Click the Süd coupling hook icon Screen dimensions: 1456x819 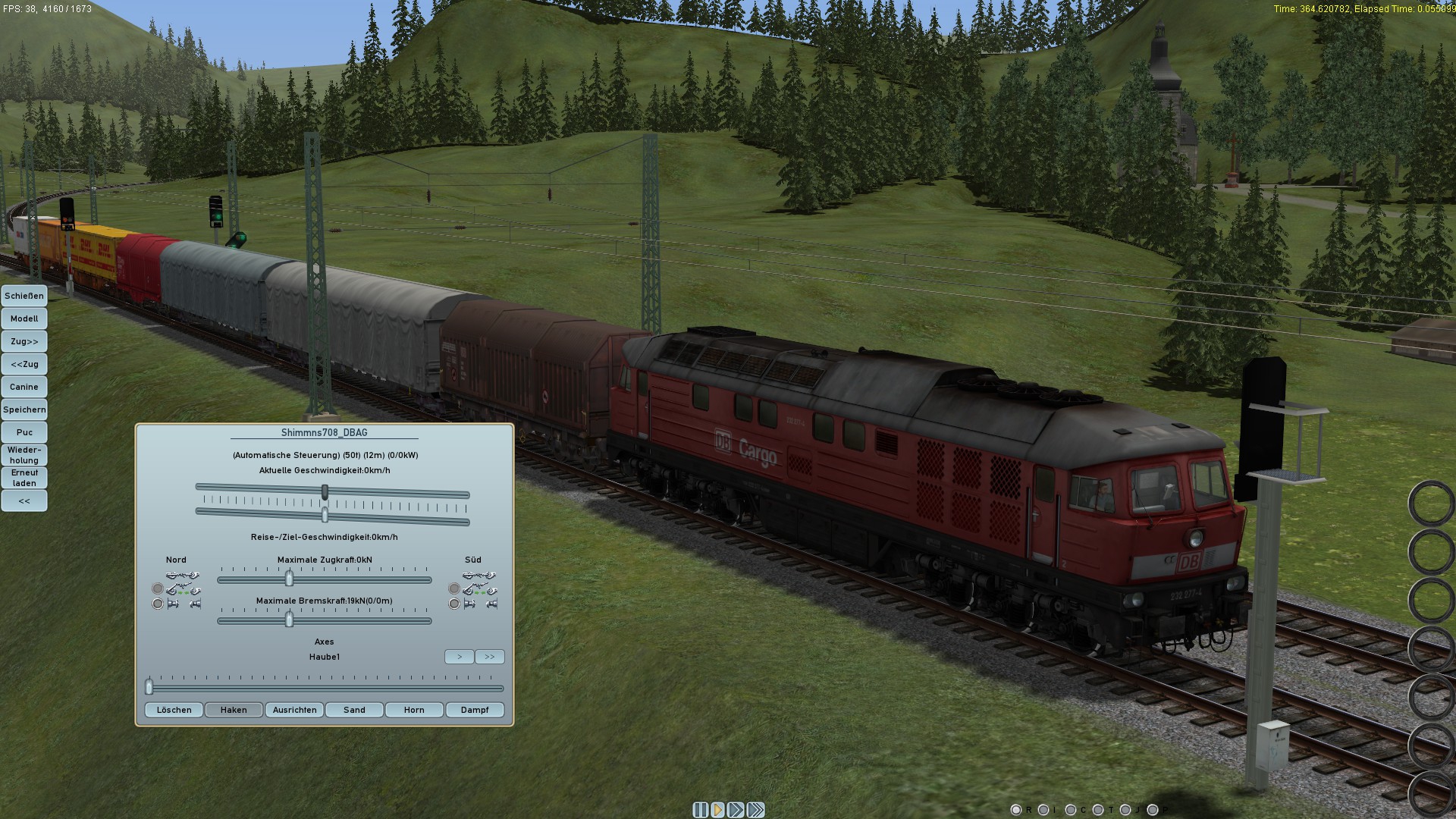pos(481,576)
